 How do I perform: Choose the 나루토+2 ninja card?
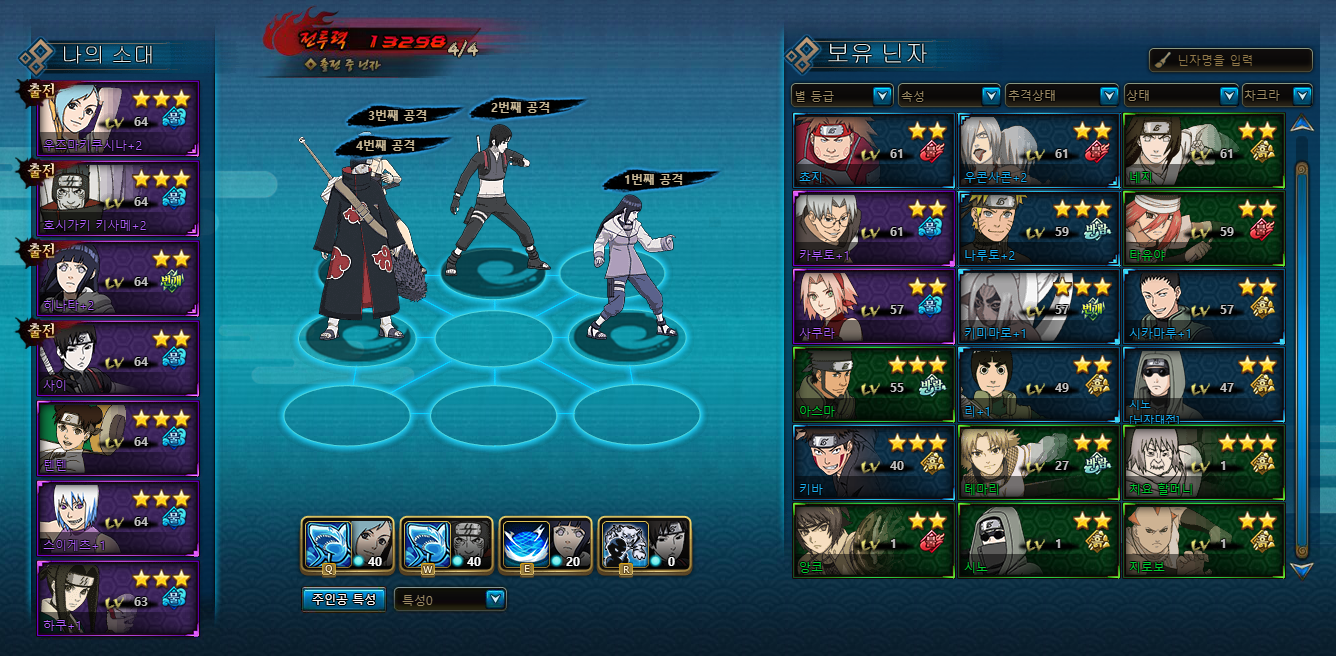click(x=1038, y=229)
